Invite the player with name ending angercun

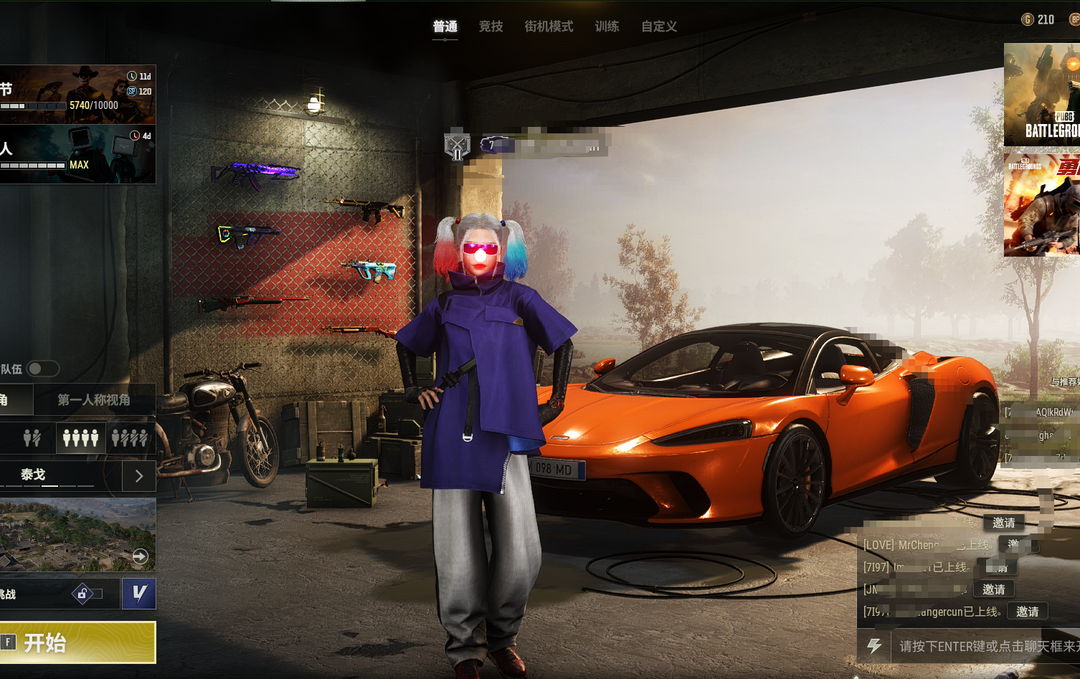1027,611
